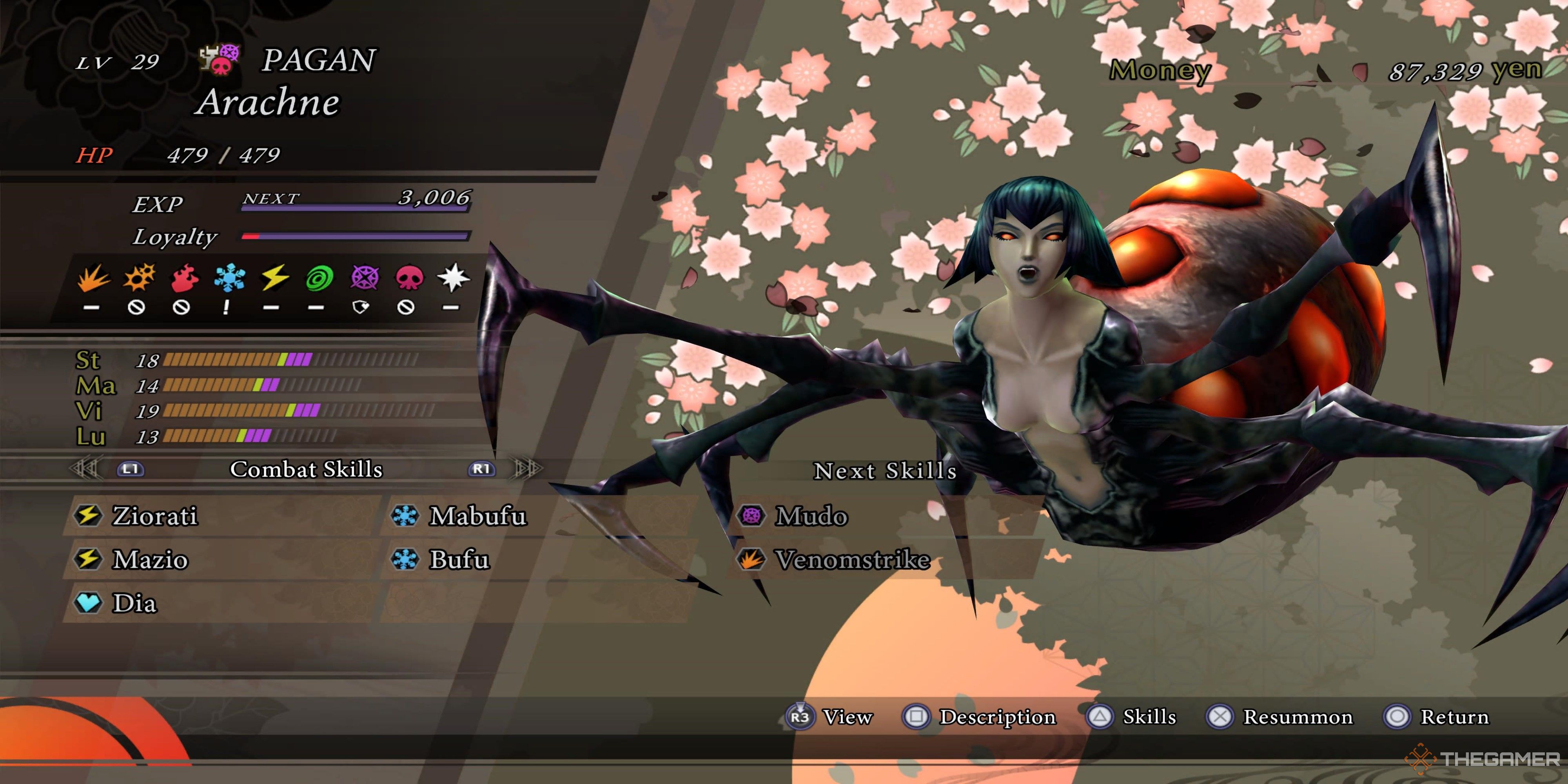The width and height of the screenshot is (1568, 784).
Task: Choose the Resummon option
Action: click(1297, 717)
